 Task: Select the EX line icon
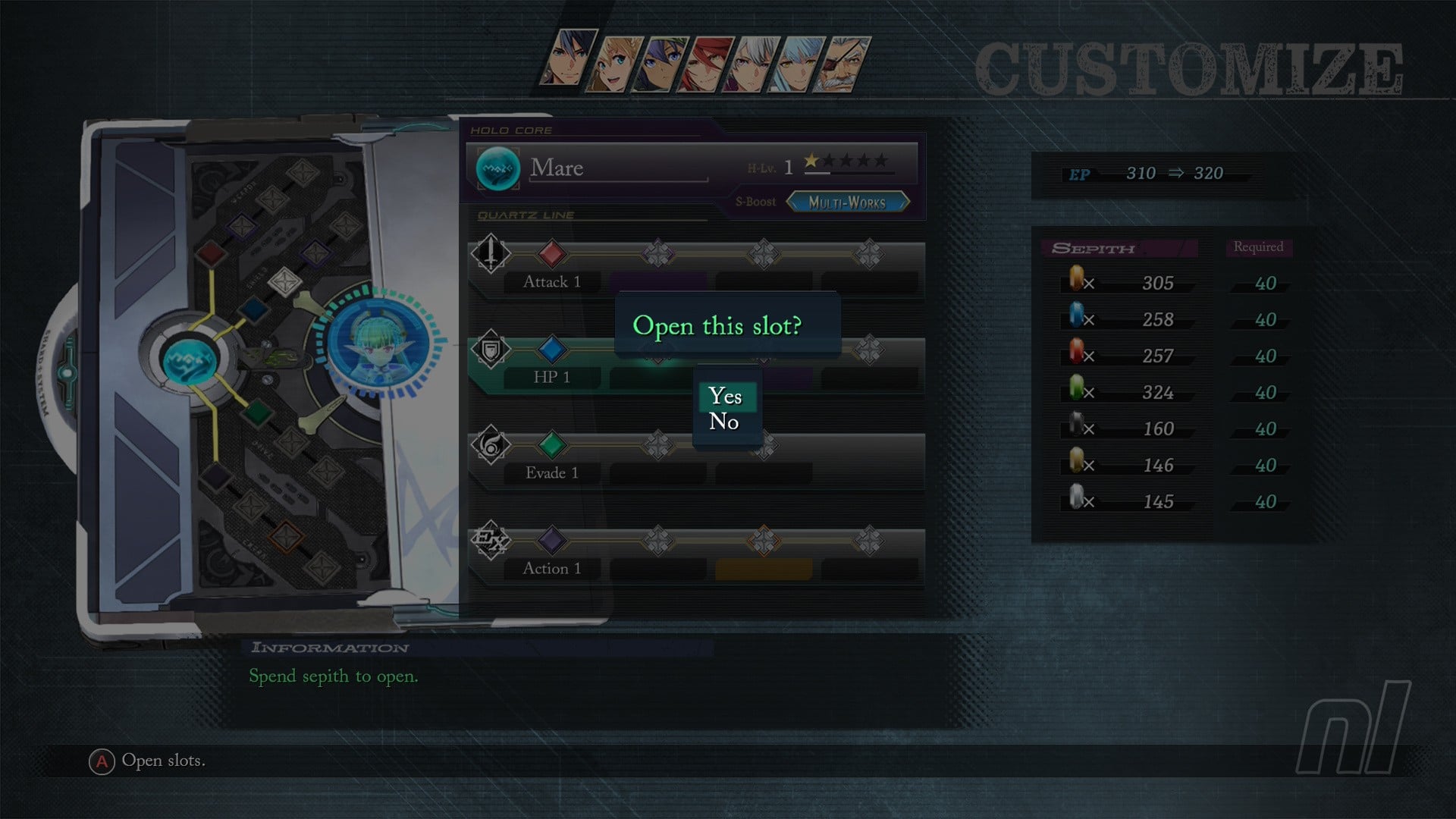[491, 540]
